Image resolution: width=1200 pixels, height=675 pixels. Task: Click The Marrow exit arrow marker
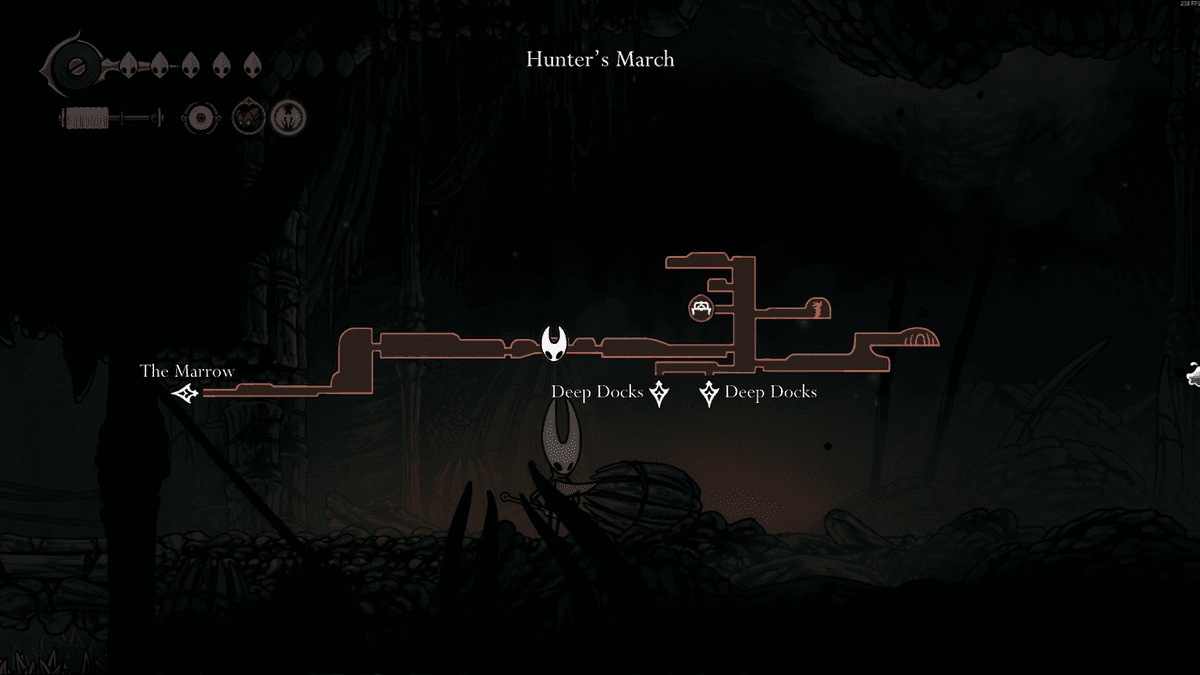[x=185, y=394]
